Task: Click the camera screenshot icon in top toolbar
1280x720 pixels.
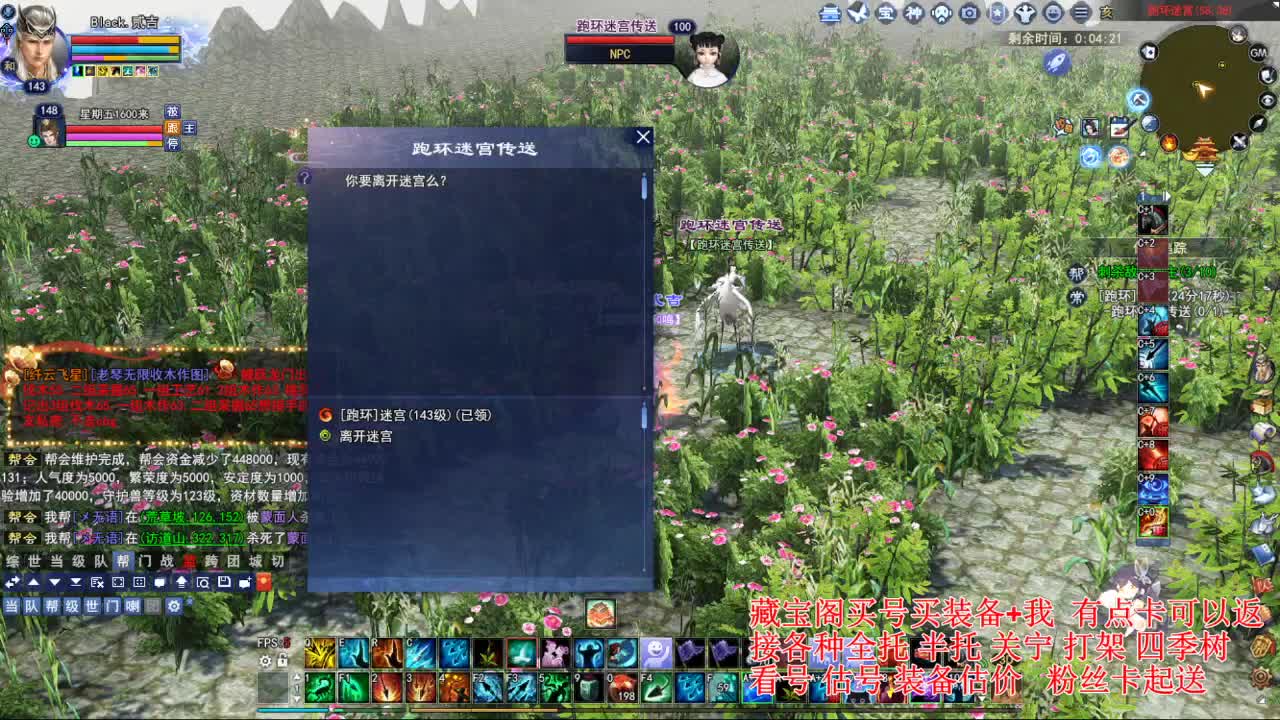Action: tap(968, 12)
